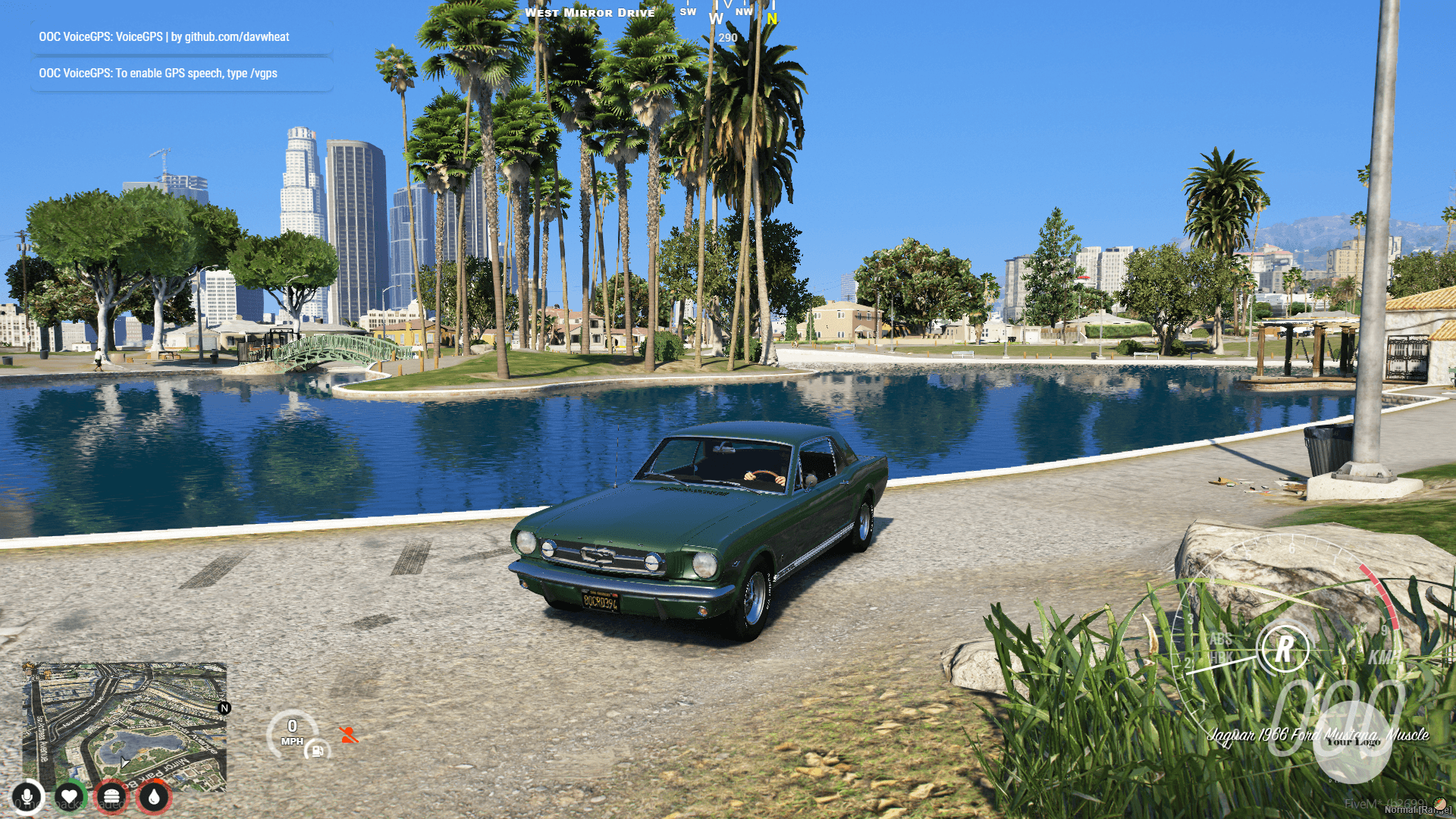Expand the West Mirror Drive street name banner
The image size is (1456, 819).
pyautogui.click(x=591, y=12)
